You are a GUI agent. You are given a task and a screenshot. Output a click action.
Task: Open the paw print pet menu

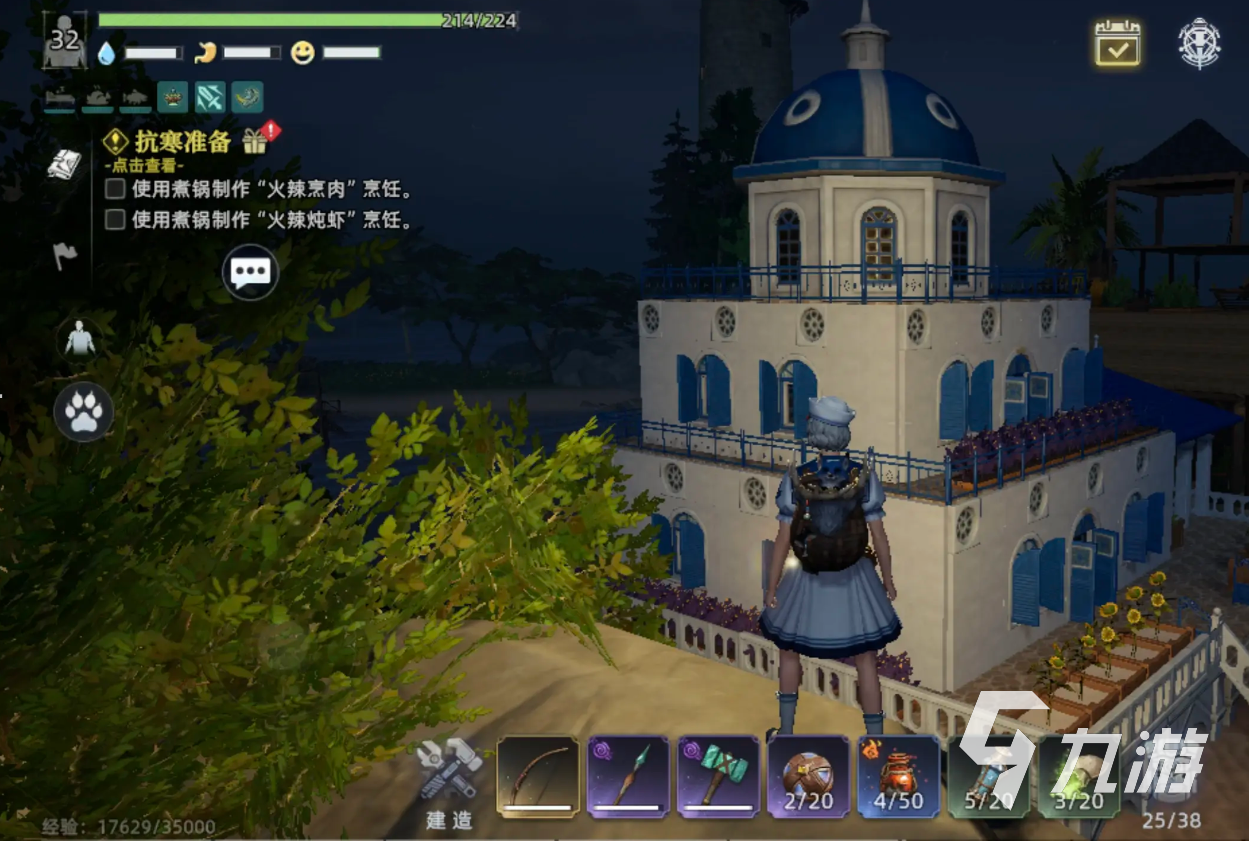tap(83, 412)
